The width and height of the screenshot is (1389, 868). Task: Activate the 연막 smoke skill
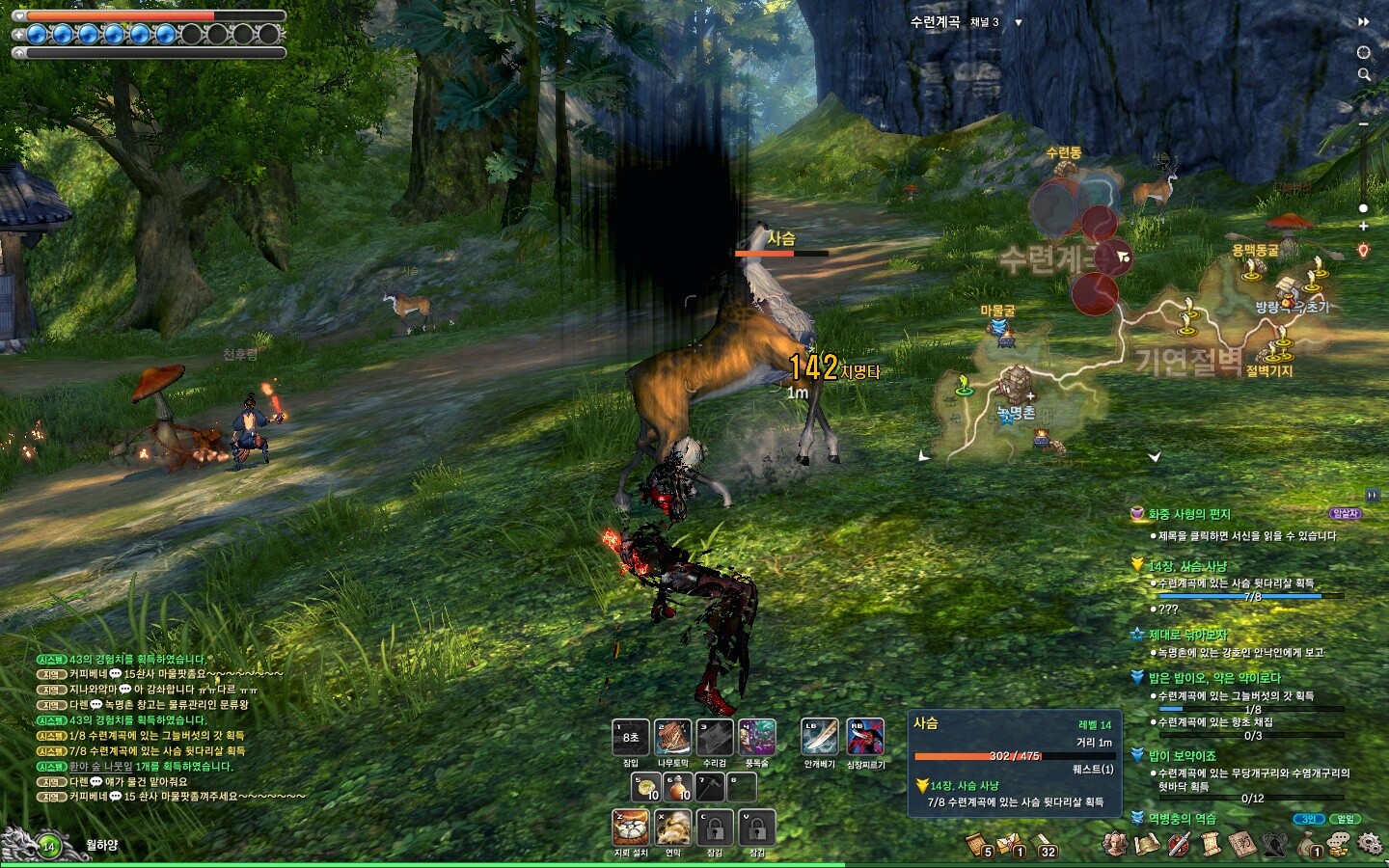(x=673, y=827)
